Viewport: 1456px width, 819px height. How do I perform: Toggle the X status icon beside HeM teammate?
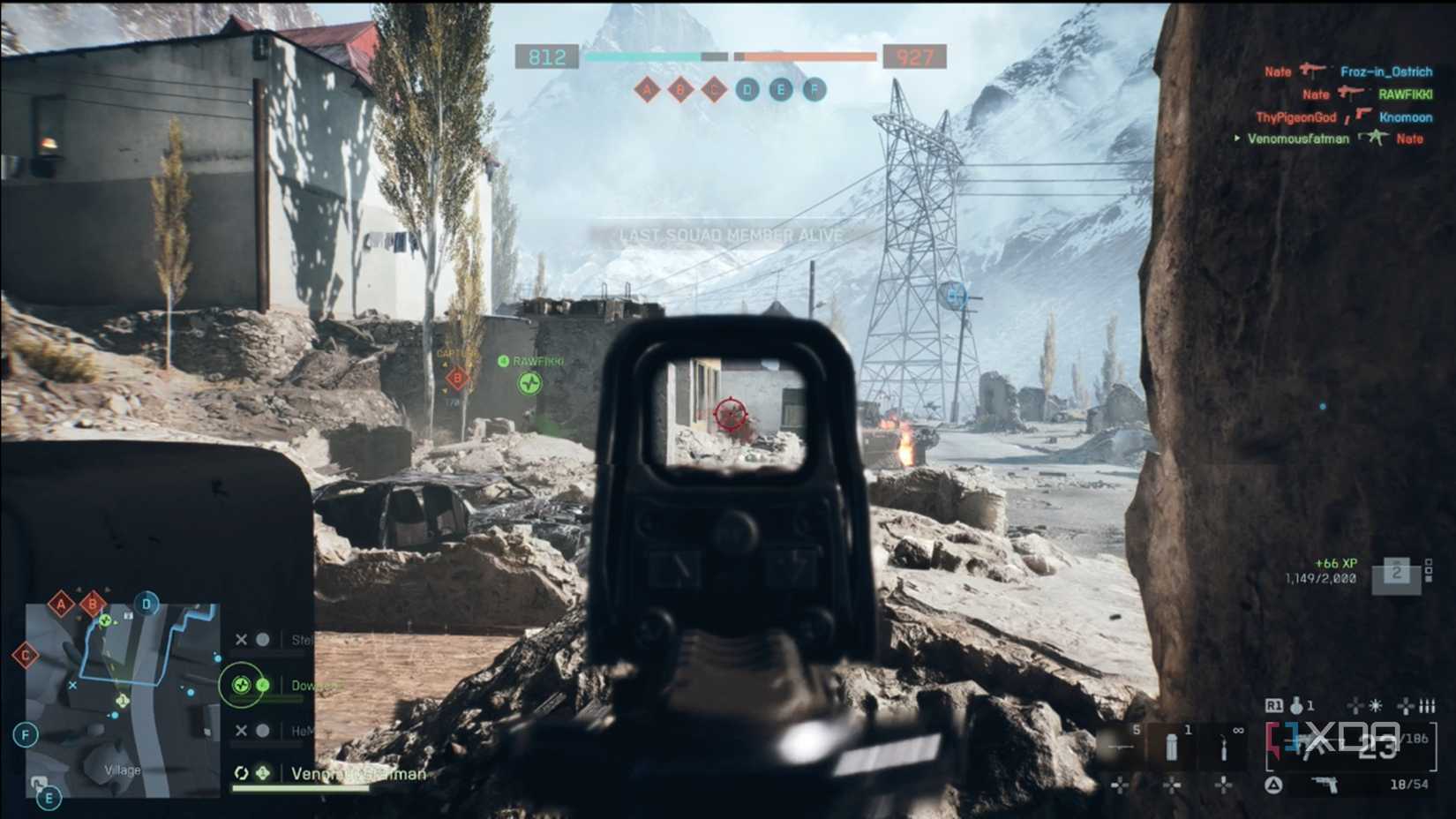(241, 730)
